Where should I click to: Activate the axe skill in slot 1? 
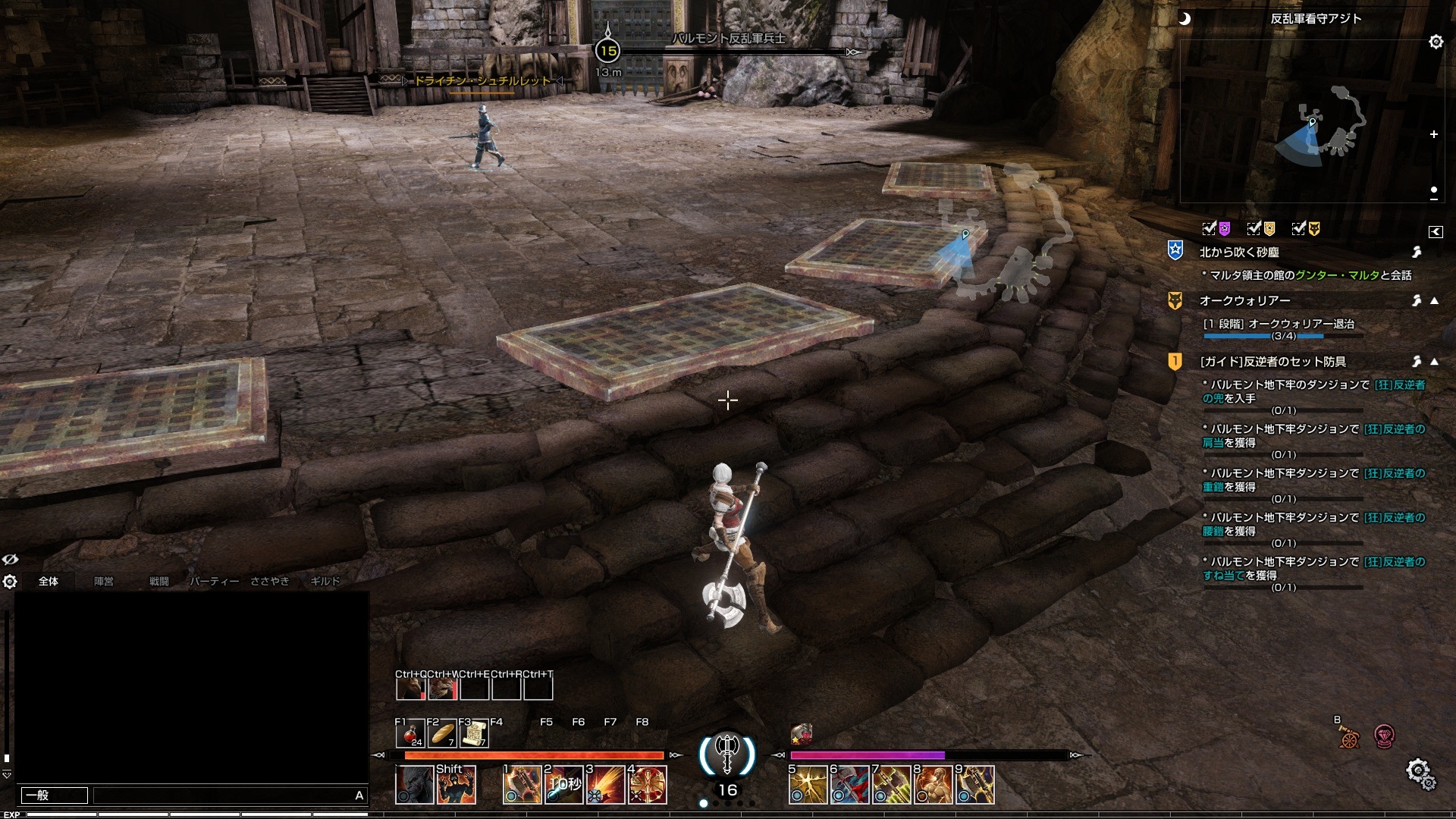coord(522,785)
